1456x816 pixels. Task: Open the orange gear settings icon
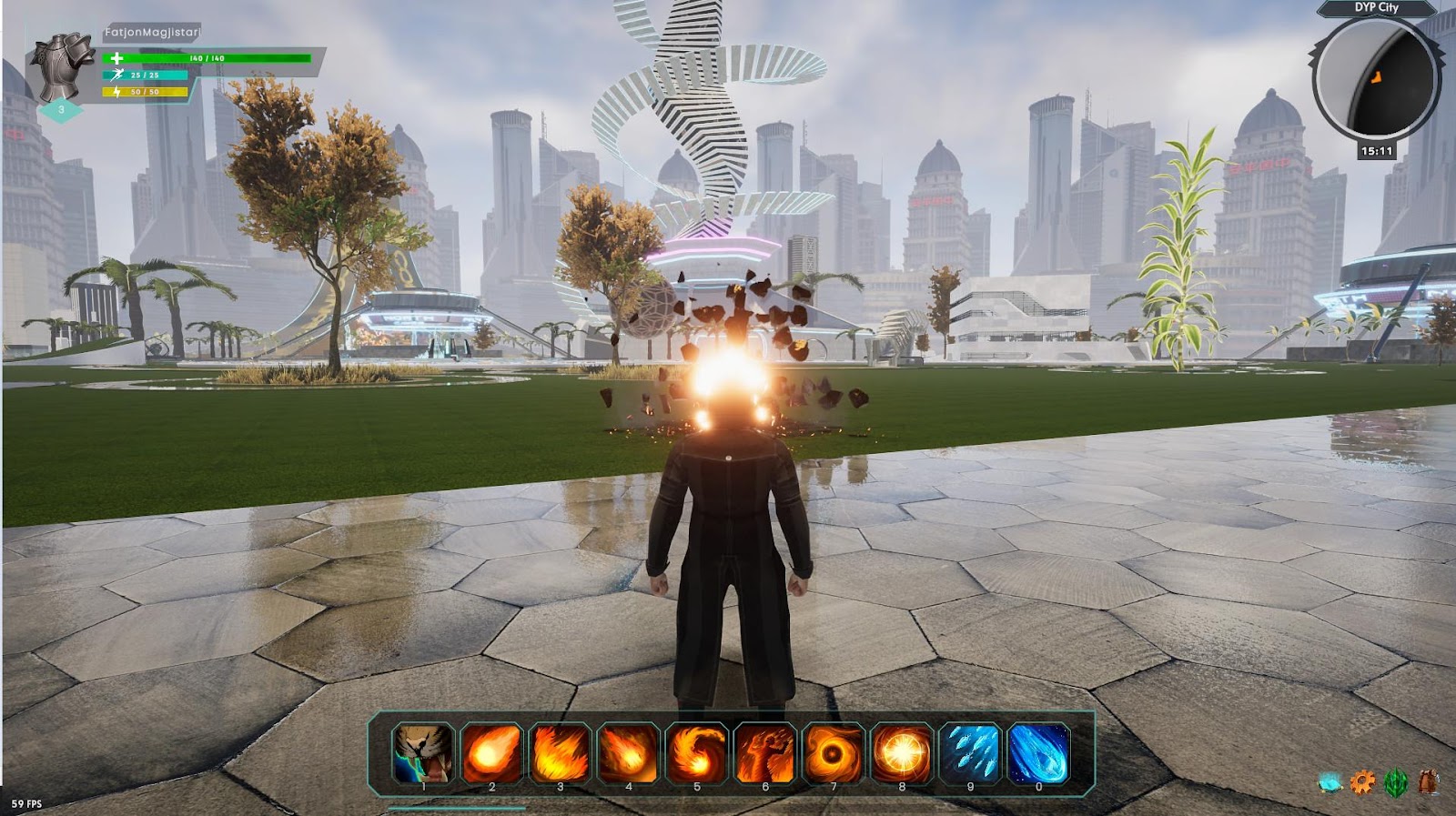click(1360, 780)
